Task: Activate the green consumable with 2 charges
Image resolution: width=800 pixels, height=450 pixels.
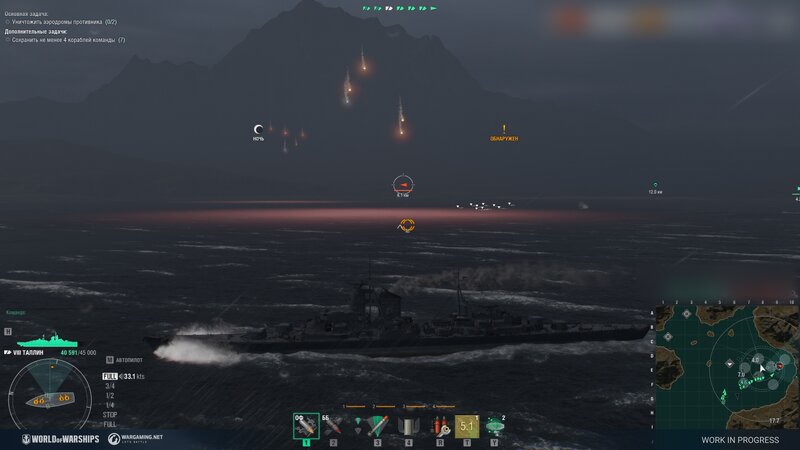Action: pos(494,425)
